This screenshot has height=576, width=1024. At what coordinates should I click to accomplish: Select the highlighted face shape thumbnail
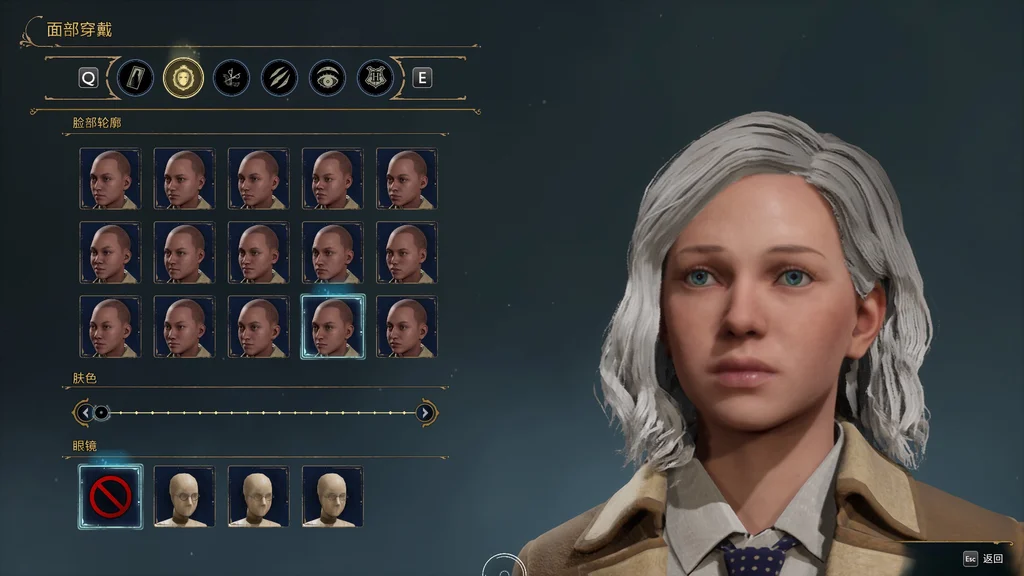(x=333, y=326)
